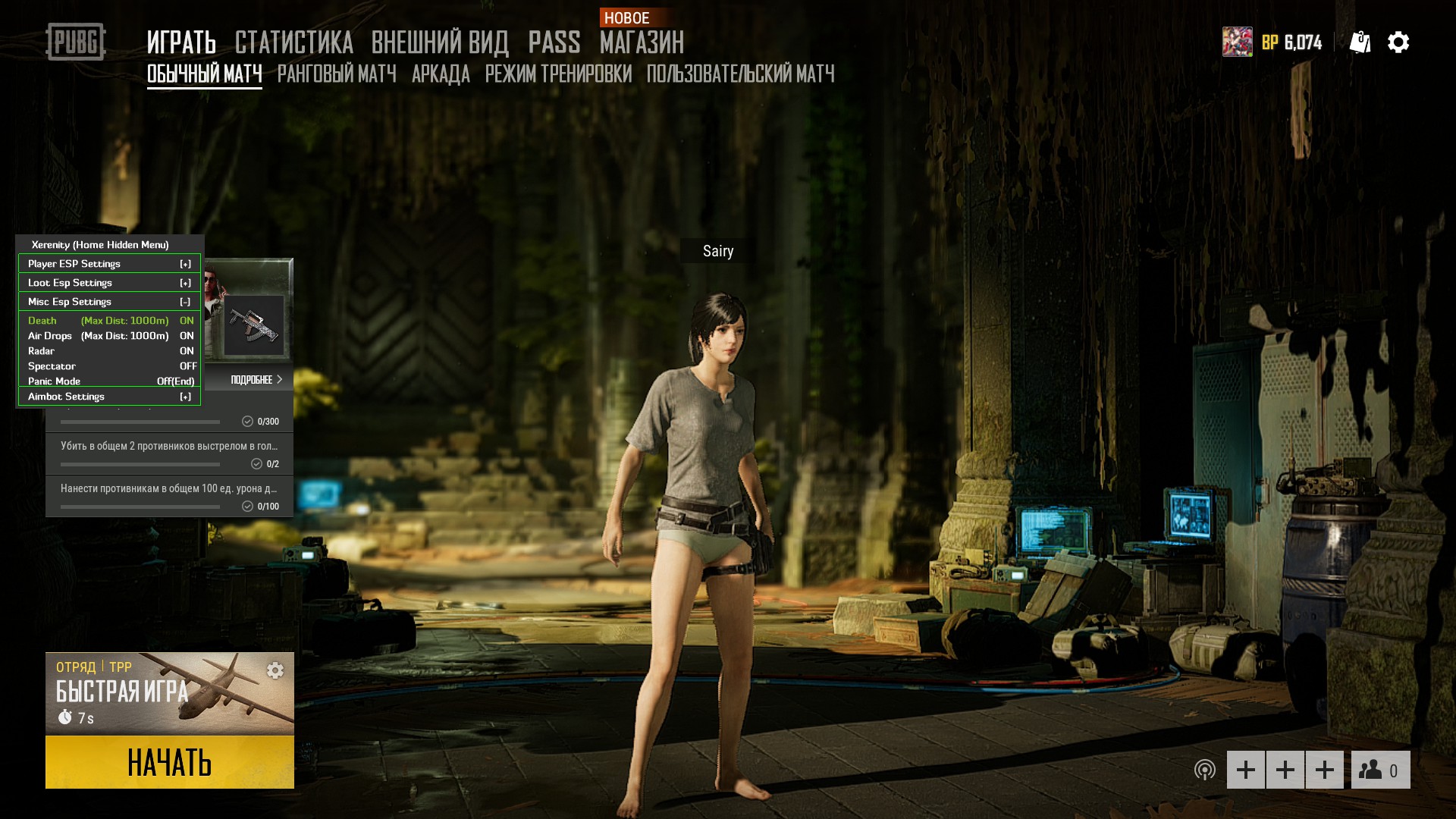1456x819 pixels.
Task: Switch to АРКАДА mode
Action: [x=441, y=74]
